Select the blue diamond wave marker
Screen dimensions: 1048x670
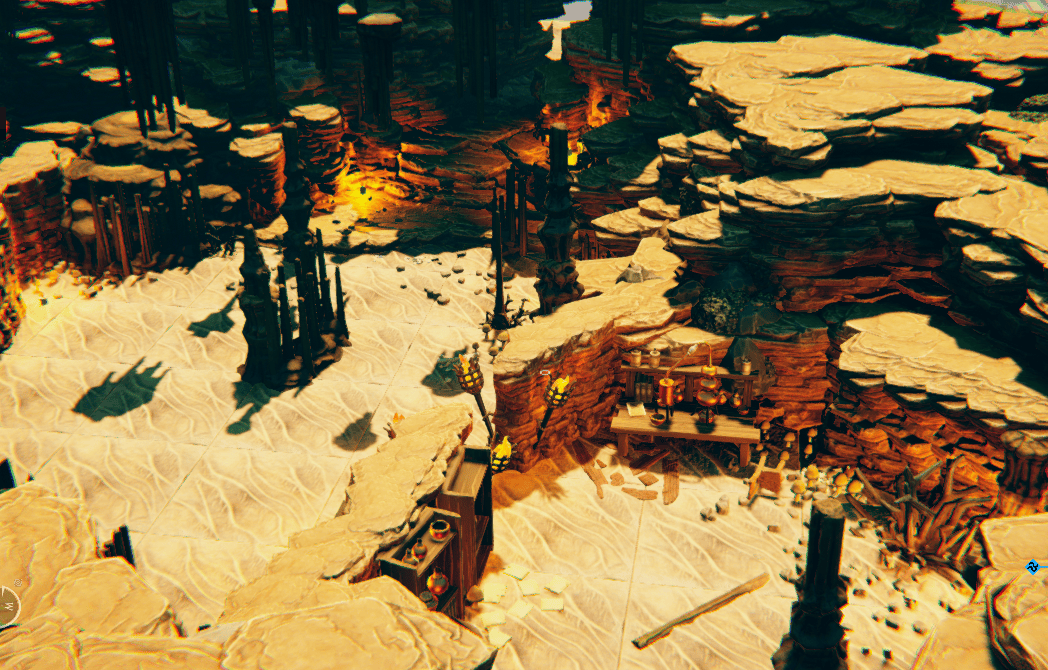[x=1033, y=567]
